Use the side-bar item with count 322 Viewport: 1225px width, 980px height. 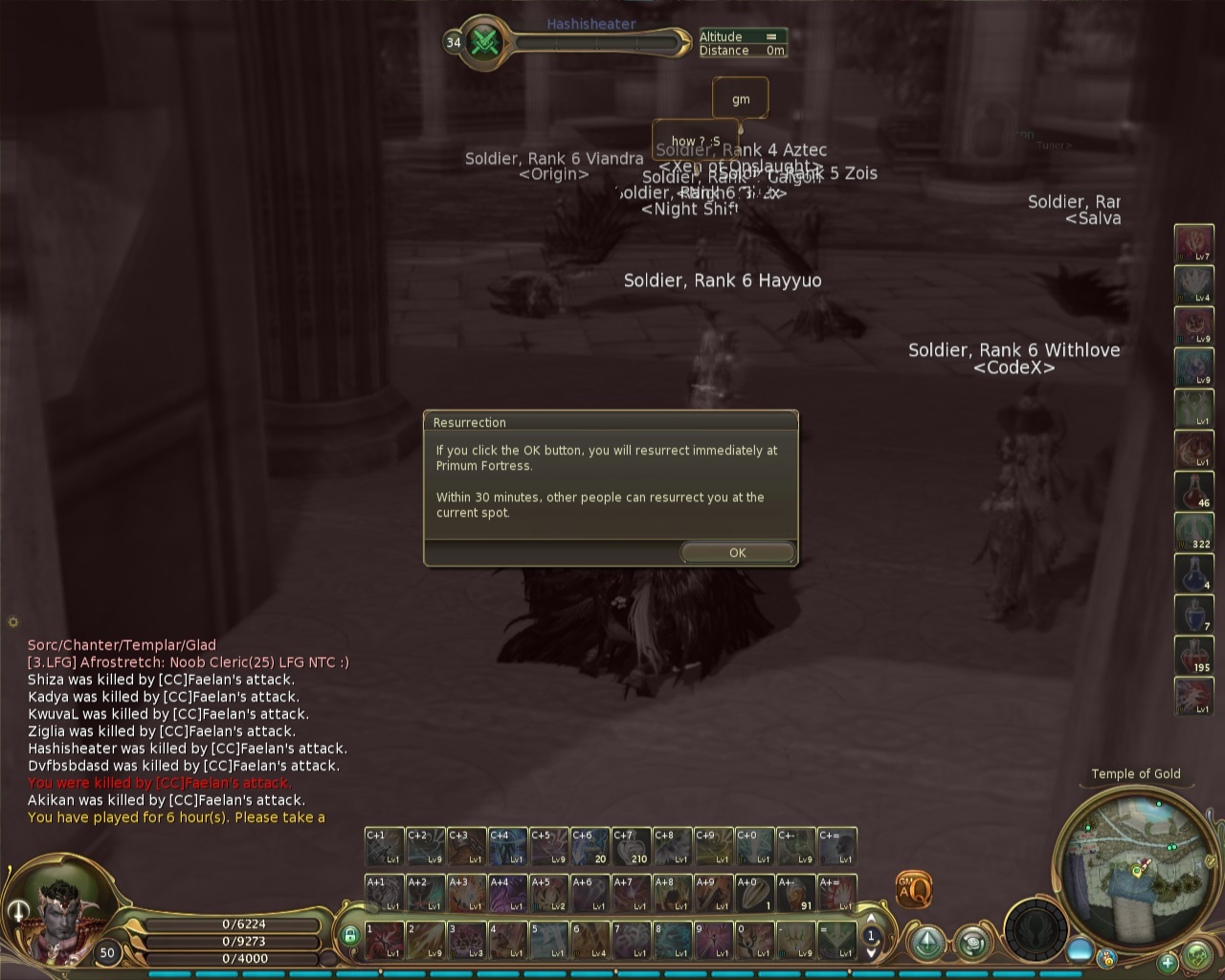coord(1193,531)
